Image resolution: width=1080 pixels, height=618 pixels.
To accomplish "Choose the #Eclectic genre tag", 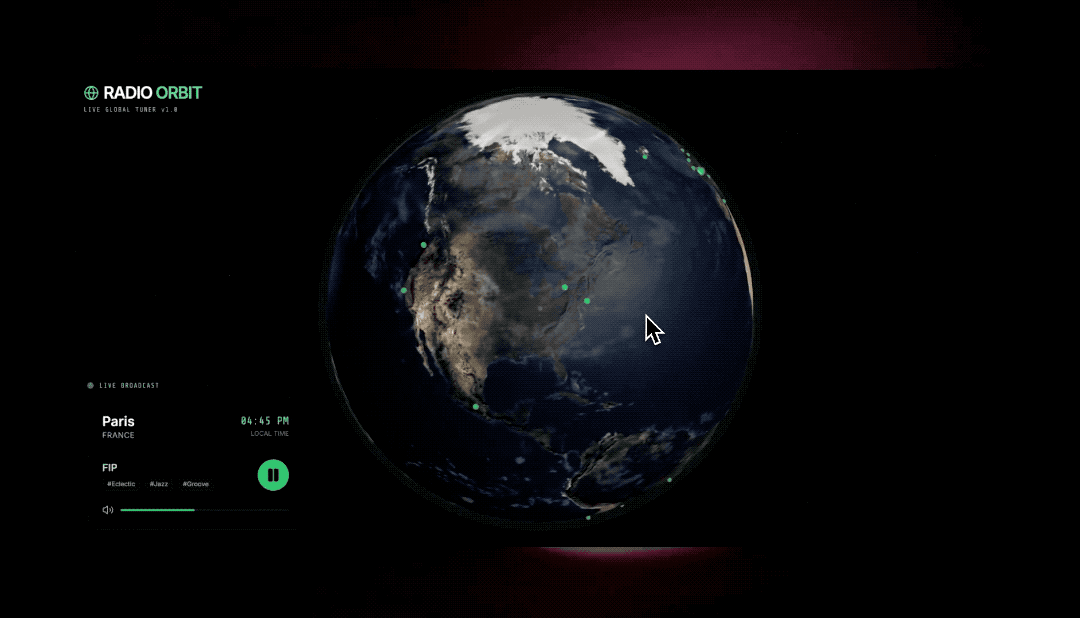I will click(x=121, y=484).
